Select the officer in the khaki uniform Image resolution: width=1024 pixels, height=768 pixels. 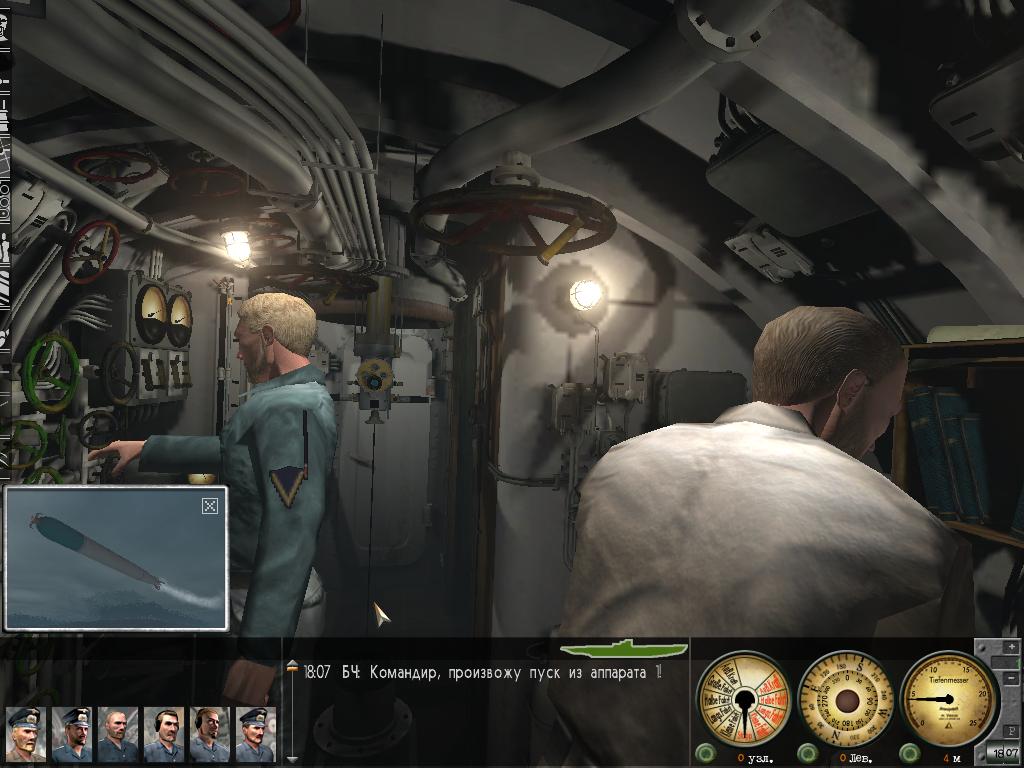25,735
